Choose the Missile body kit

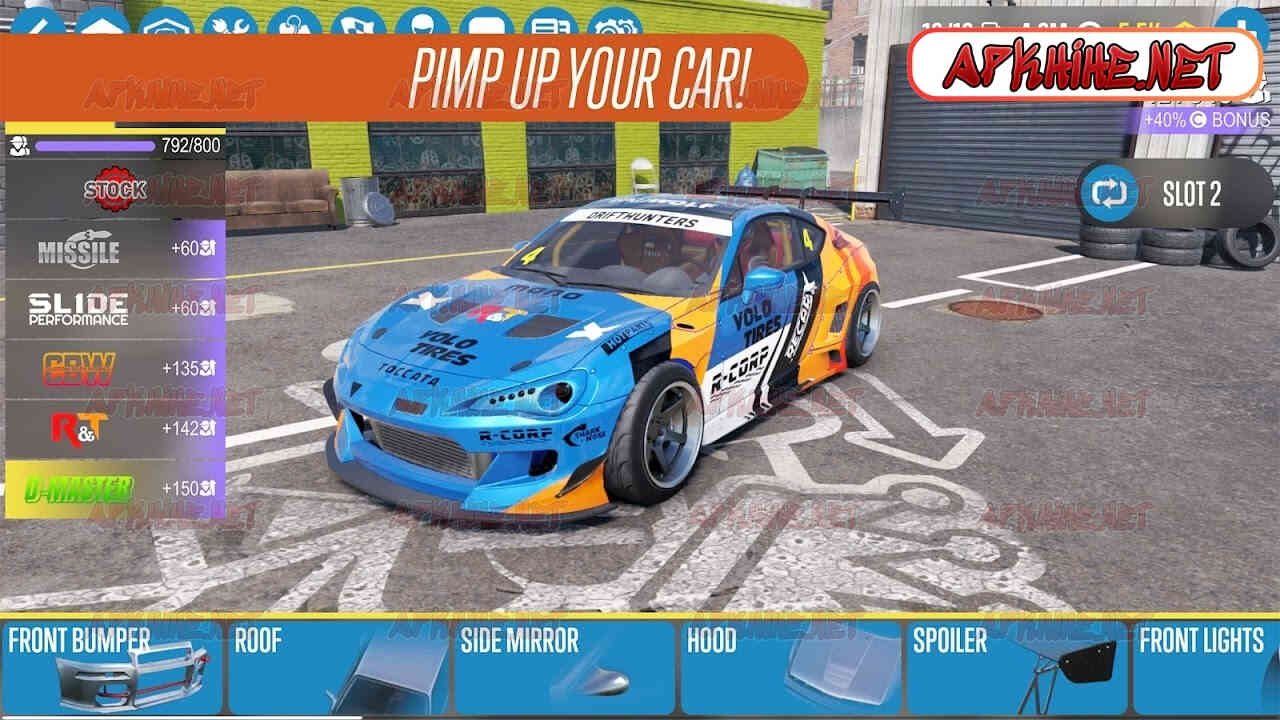click(x=115, y=249)
